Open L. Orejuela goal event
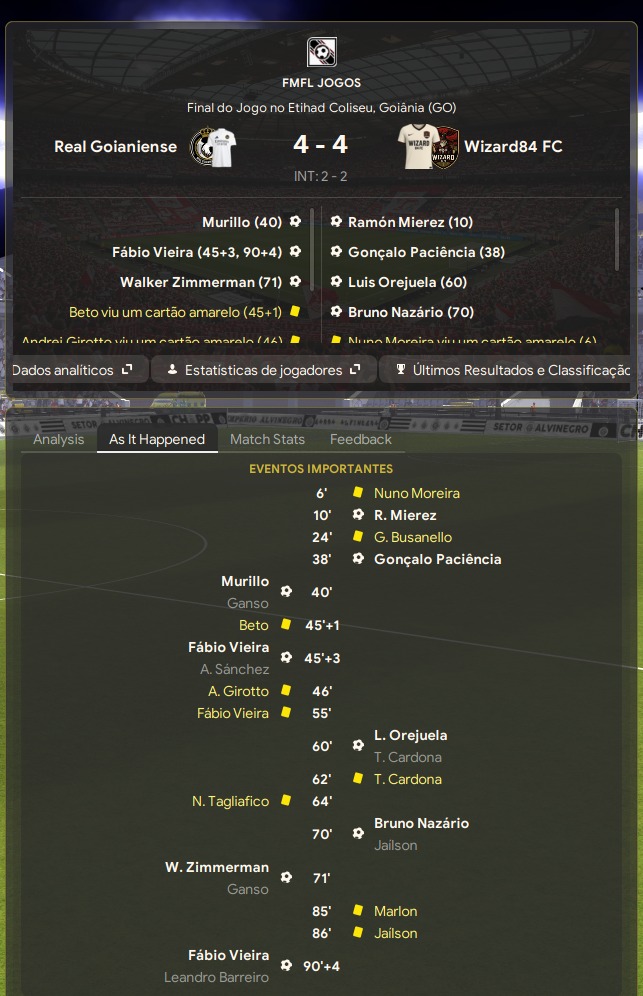The height and width of the screenshot is (996, 643). pyautogui.click(x=410, y=735)
